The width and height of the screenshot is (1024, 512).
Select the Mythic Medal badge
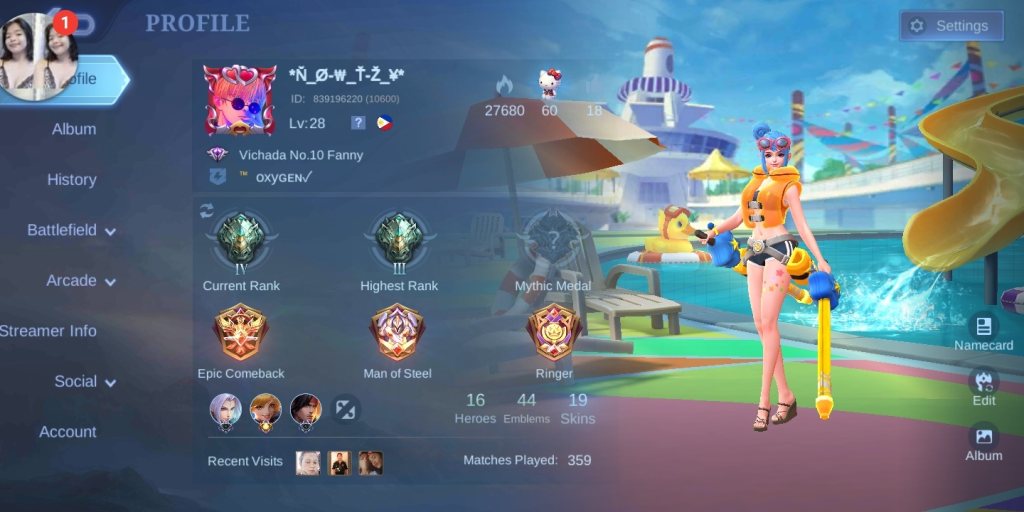[553, 242]
